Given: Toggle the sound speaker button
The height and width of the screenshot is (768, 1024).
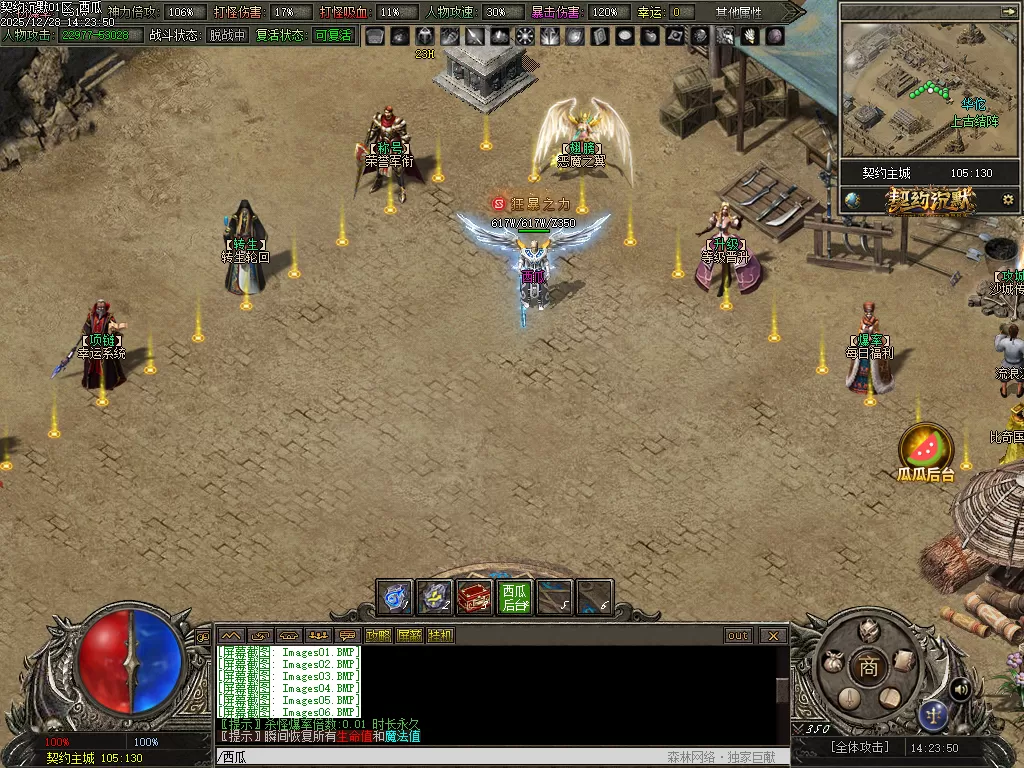Looking at the screenshot, I should [960, 688].
